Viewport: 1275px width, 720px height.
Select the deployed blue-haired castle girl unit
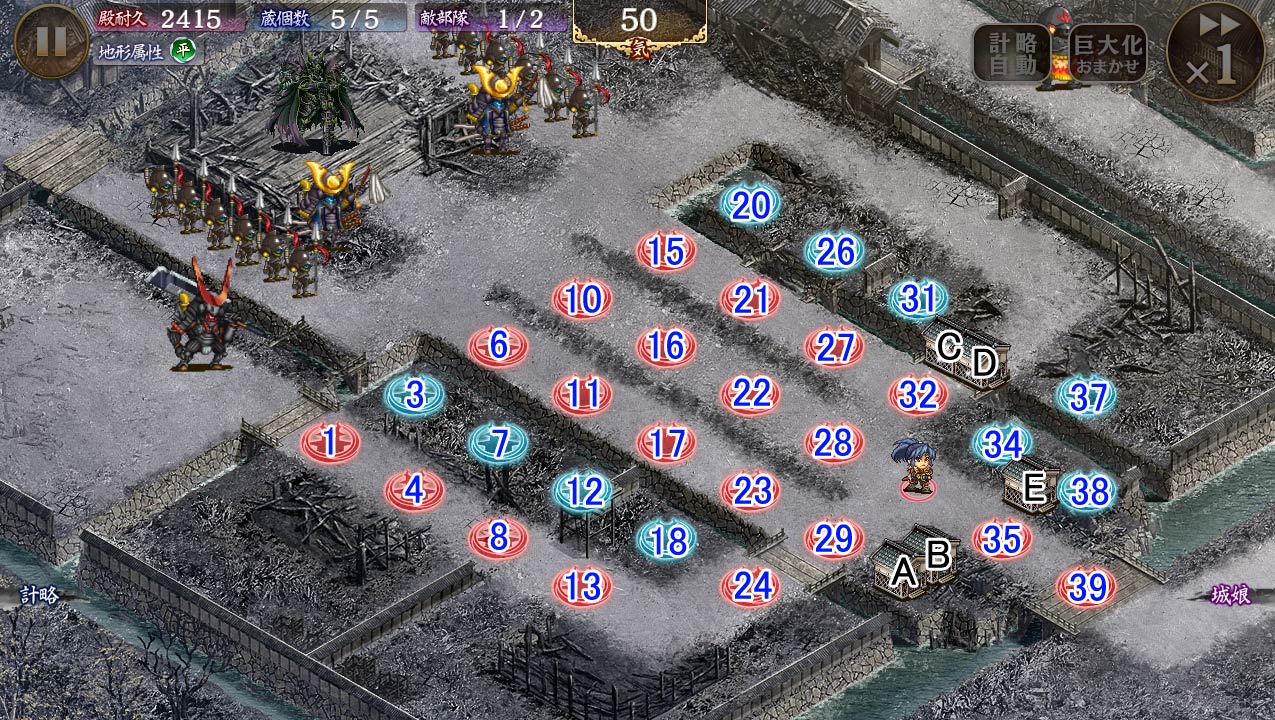914,467
